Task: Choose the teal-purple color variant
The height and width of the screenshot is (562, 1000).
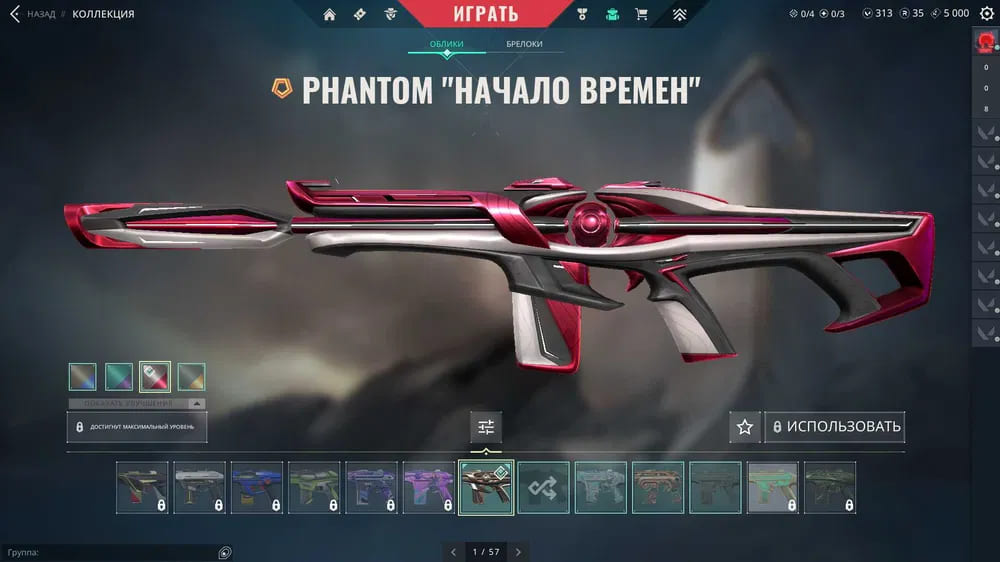Action: tap(119, 377)
